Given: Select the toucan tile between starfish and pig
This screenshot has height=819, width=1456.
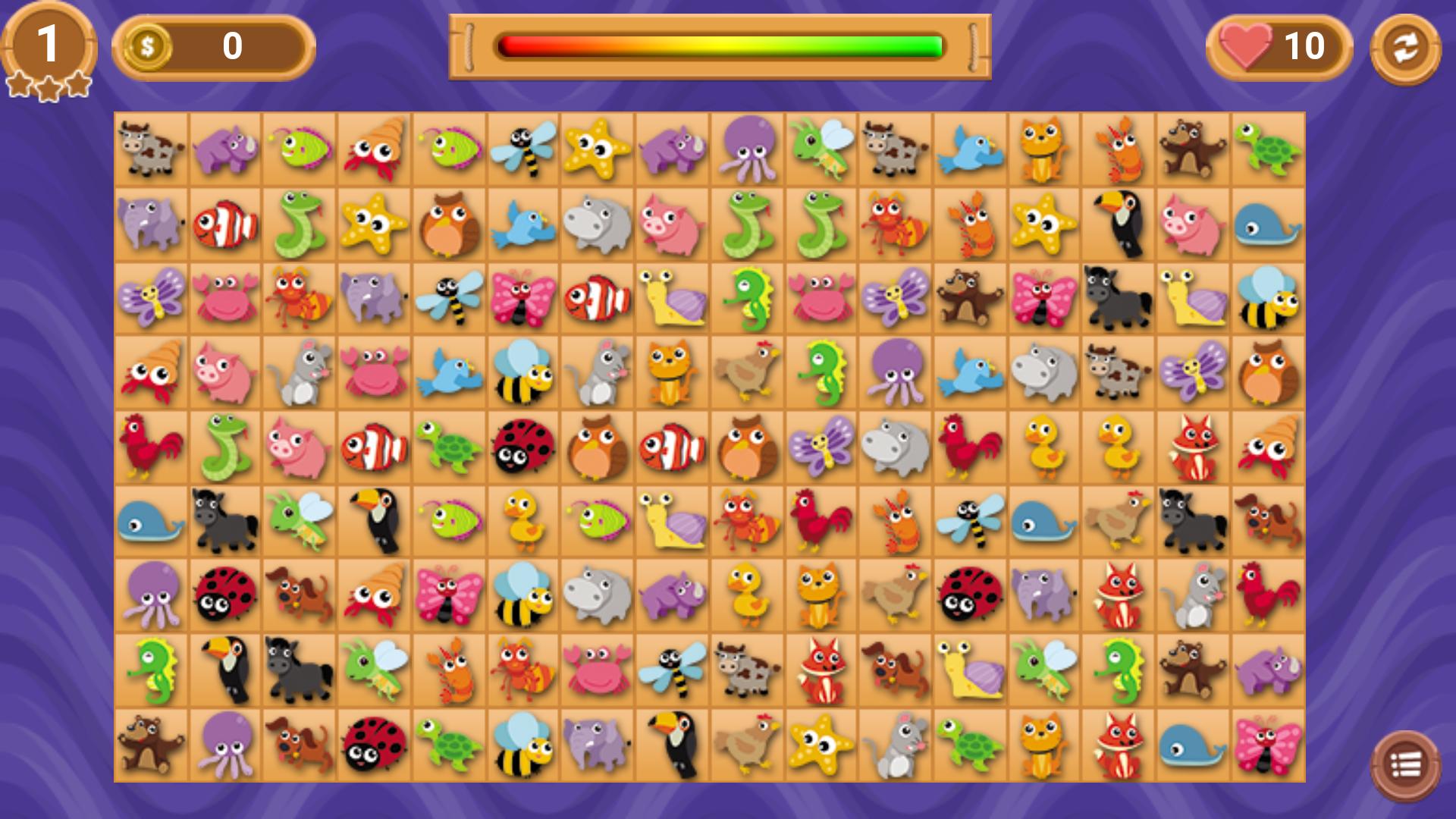Looking at the screenshot, I should click(x=1119, y=224).
